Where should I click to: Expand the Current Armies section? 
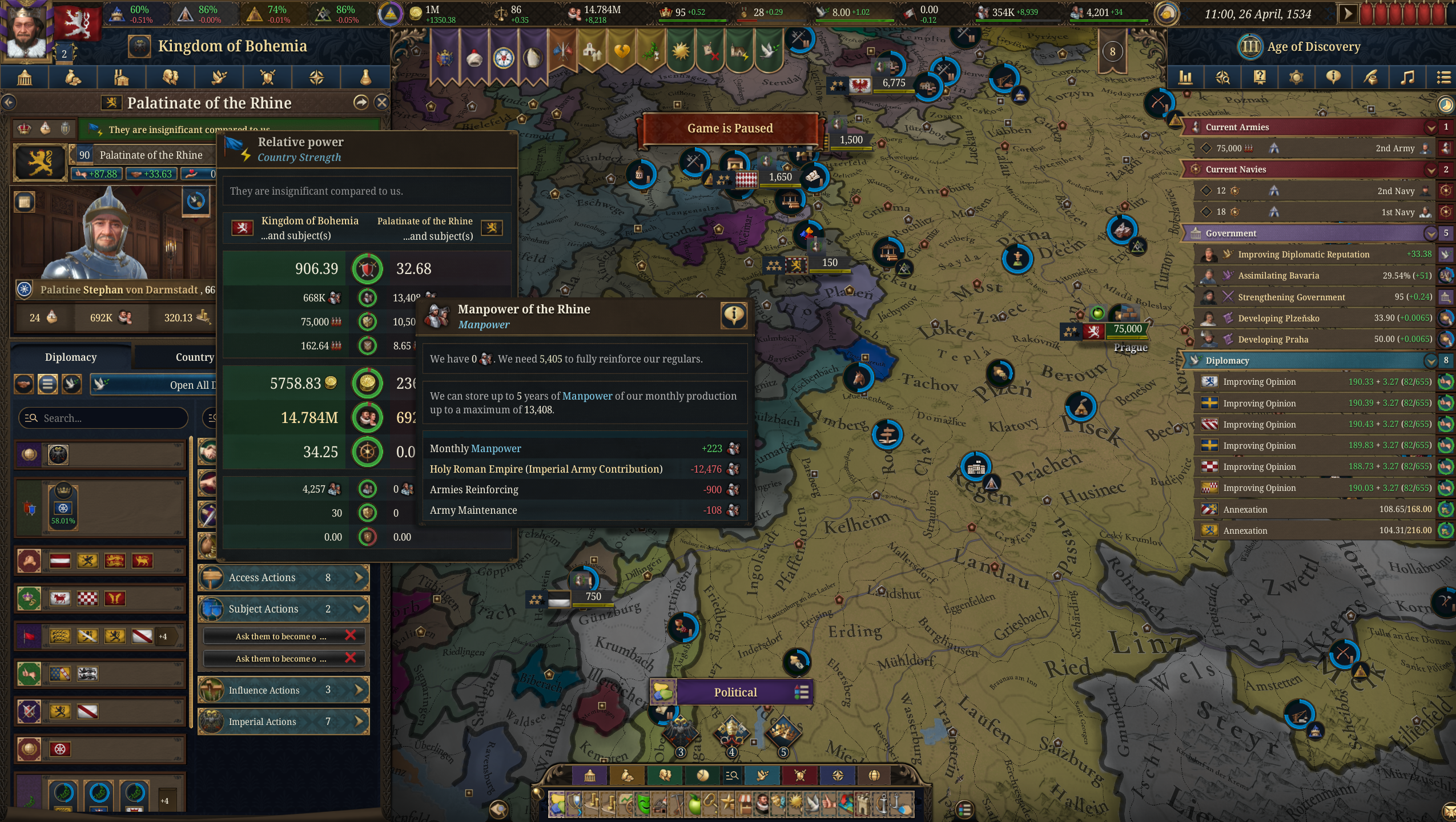1431,127
